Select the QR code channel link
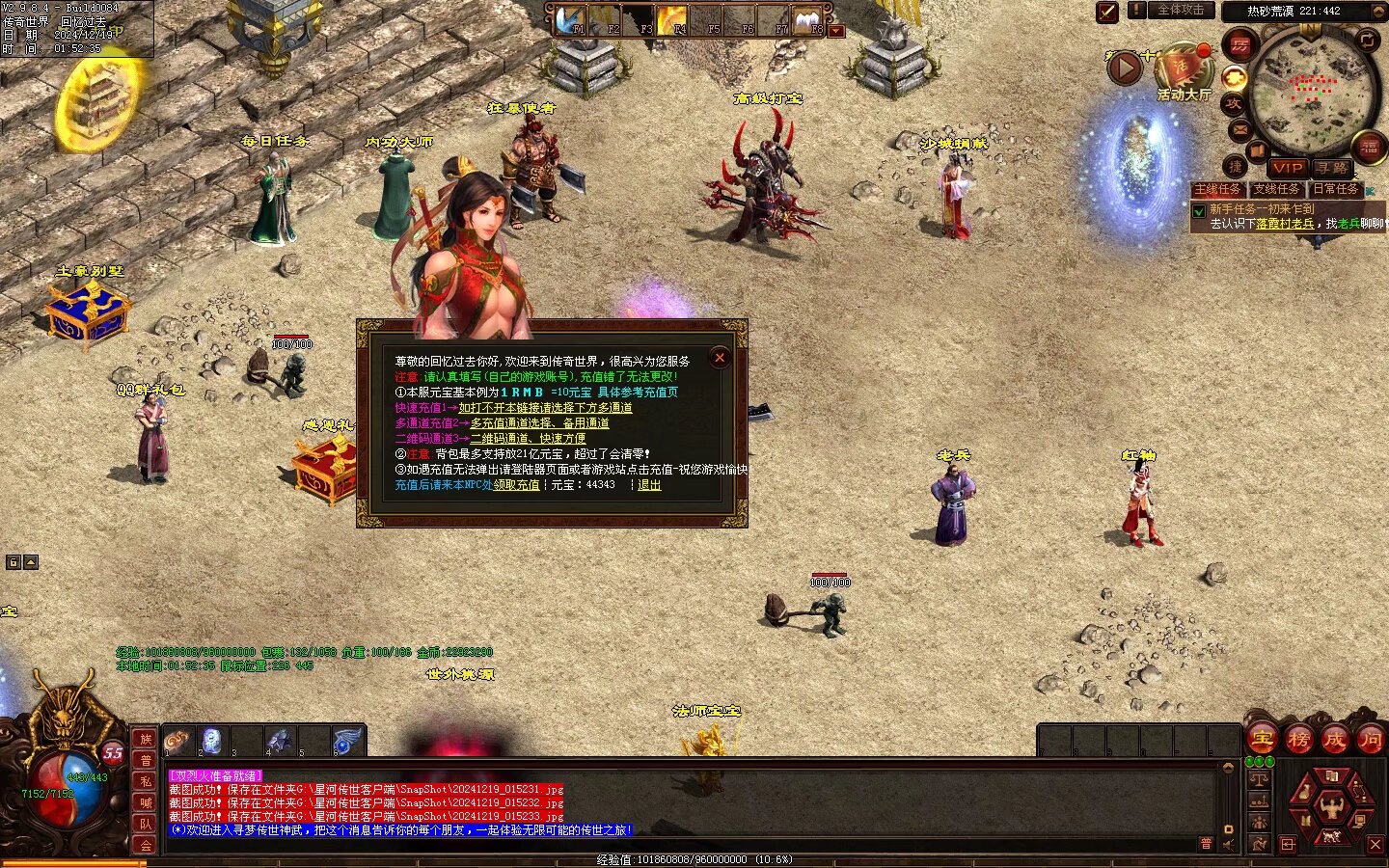 [x=528, y=439]
